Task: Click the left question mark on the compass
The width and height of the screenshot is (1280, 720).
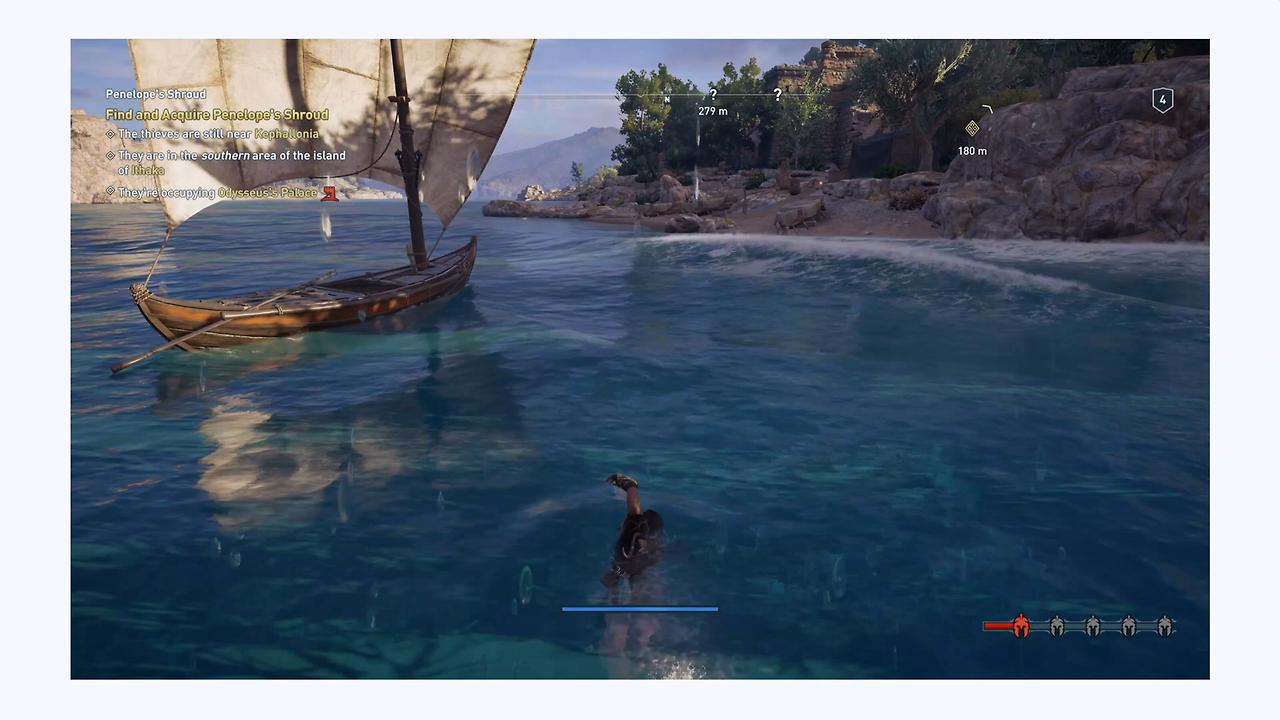Action: coord(713,94)
